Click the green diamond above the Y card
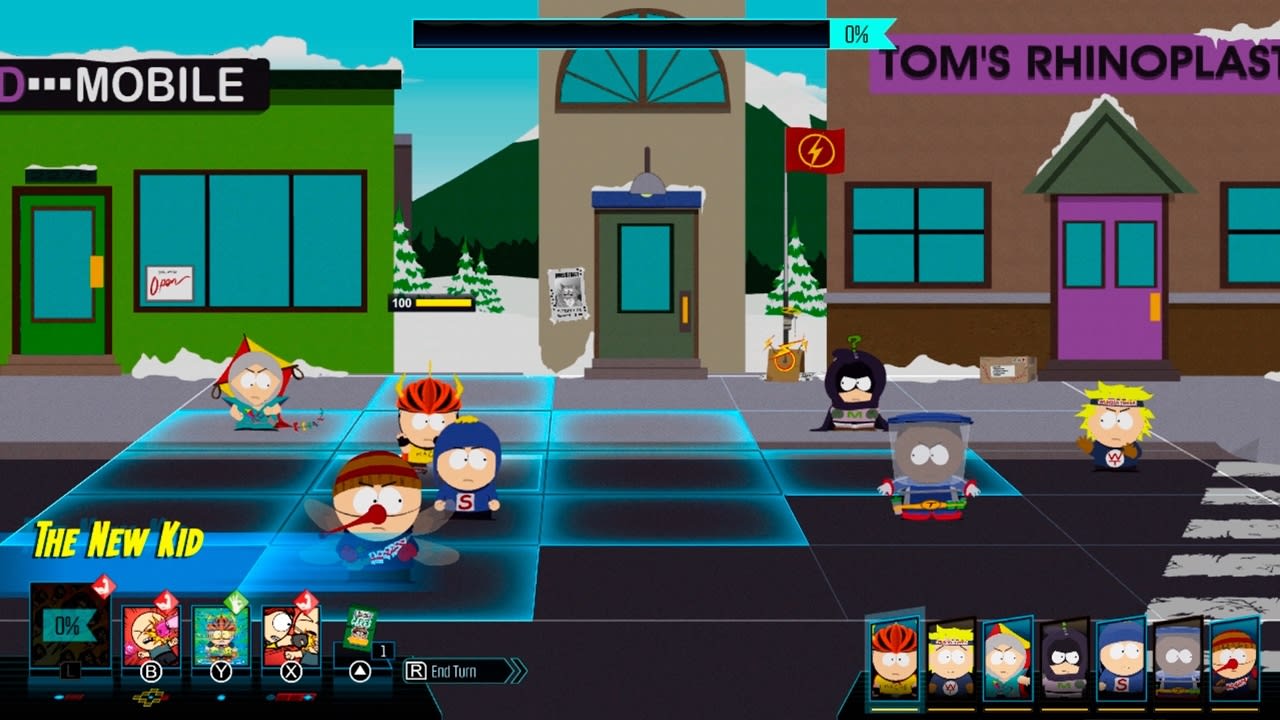 click(236, 598)
